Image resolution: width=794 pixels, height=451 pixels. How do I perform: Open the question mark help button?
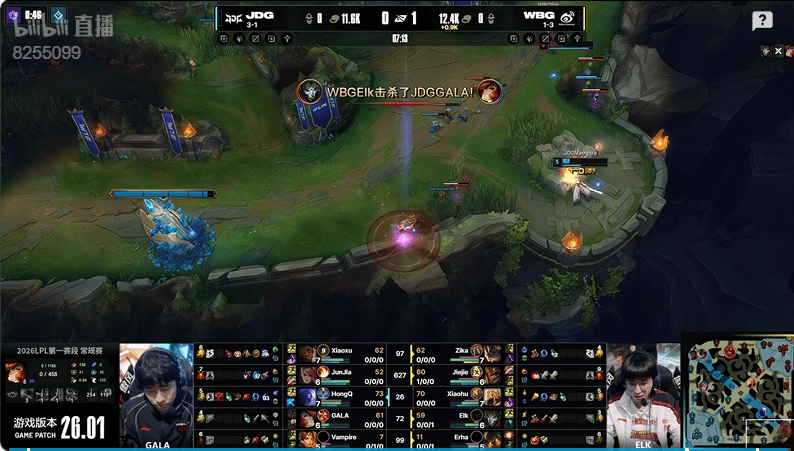point(762,21)
